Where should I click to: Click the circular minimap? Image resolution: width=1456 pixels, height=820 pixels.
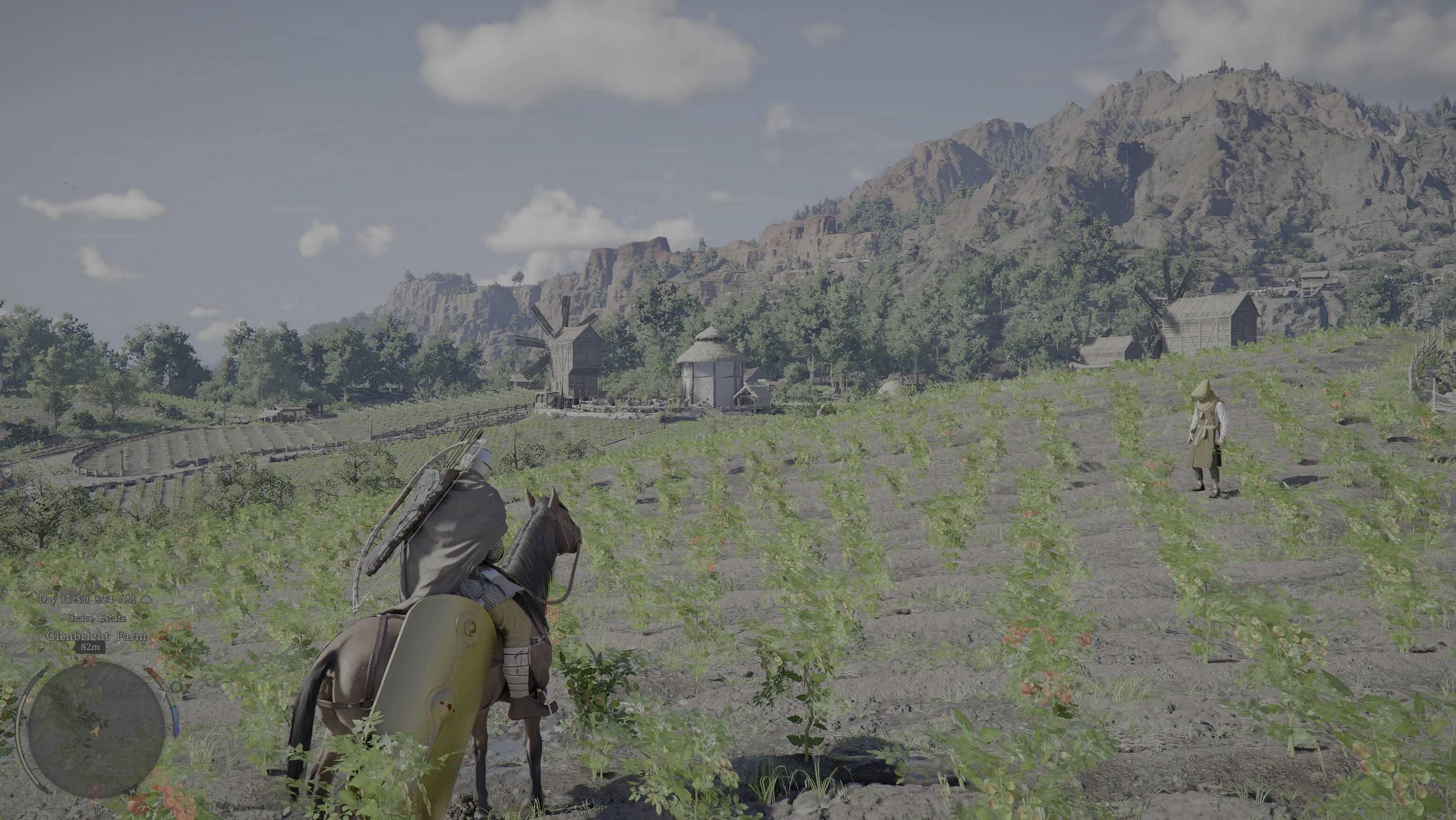point(96,730)
